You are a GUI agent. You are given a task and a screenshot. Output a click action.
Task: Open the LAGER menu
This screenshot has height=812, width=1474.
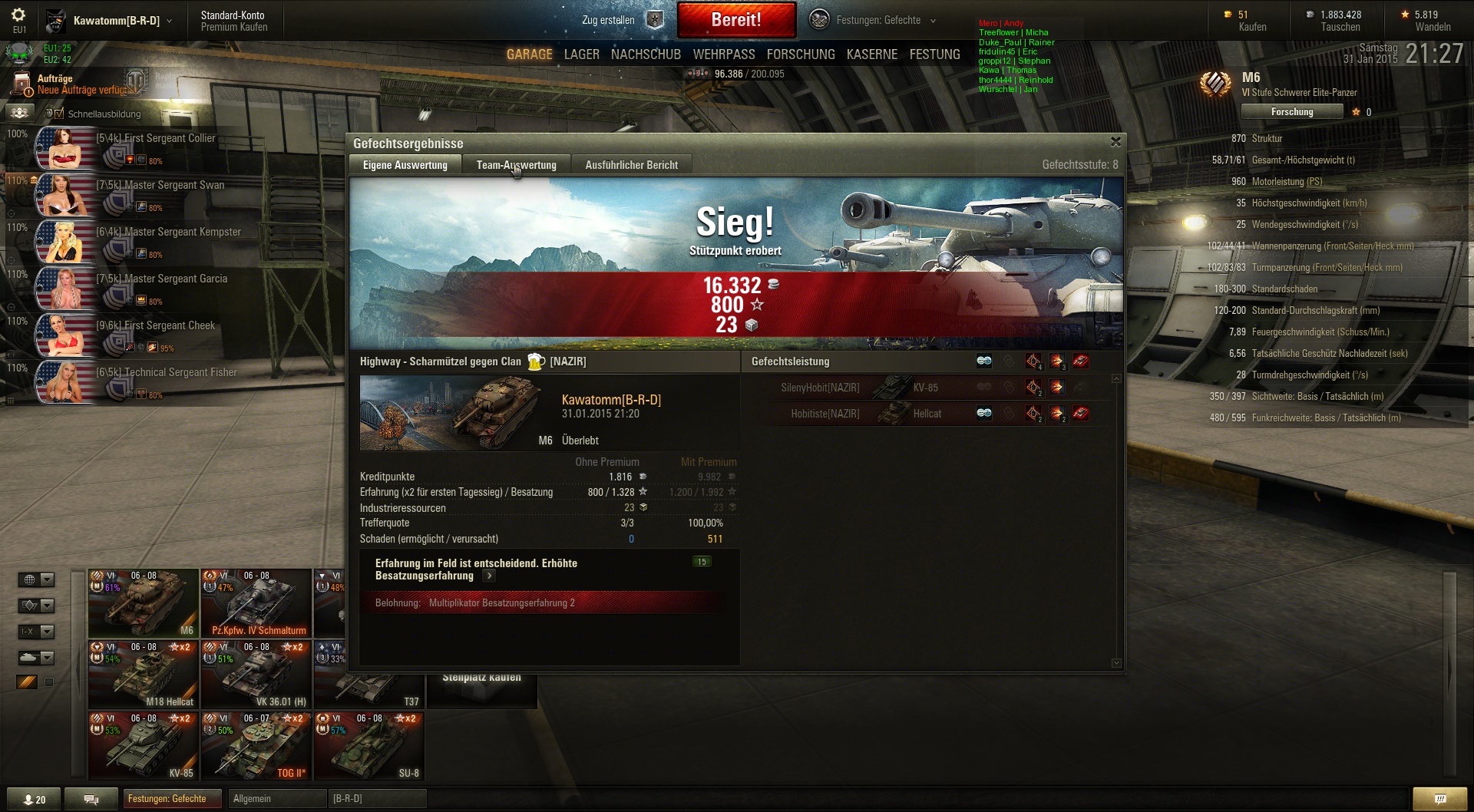[581, 54]
